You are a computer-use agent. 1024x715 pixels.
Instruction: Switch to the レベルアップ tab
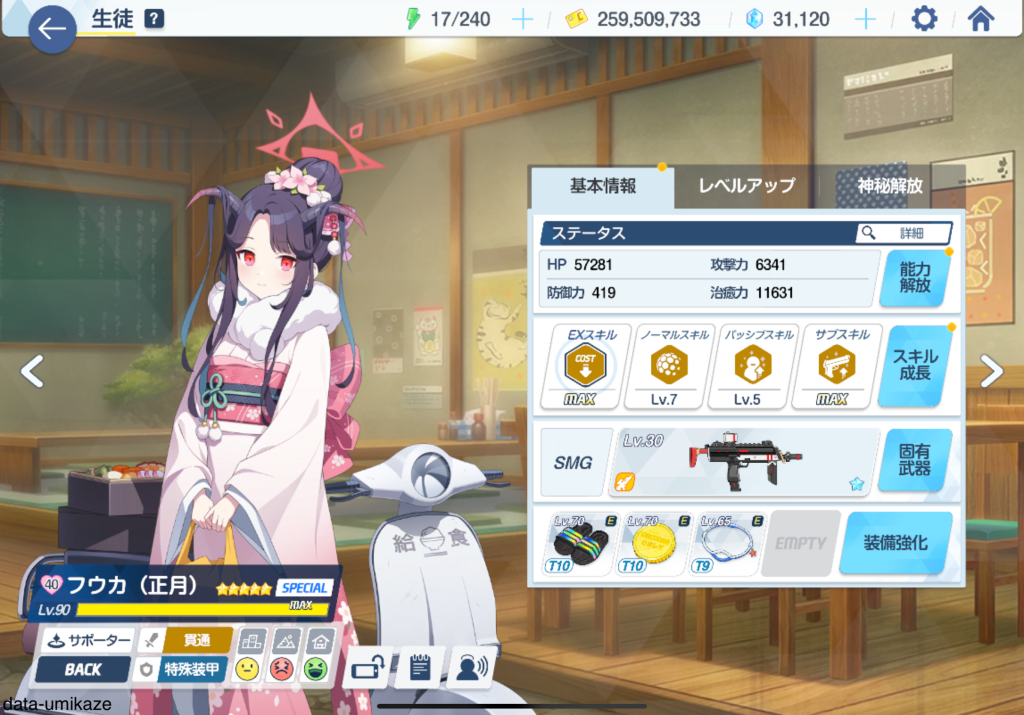[x=746, y=185]
